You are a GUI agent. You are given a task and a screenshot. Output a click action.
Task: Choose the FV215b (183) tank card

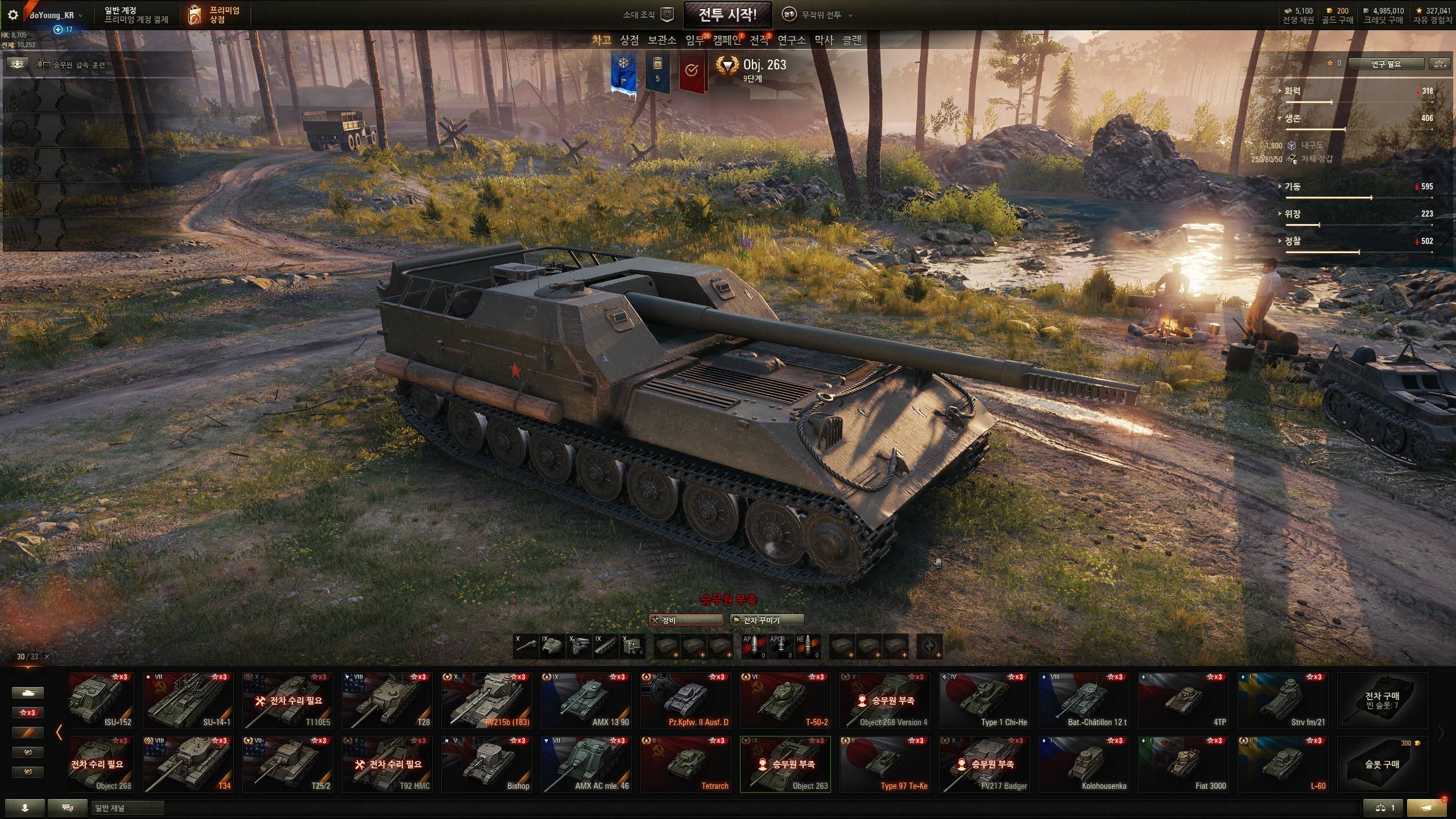pos(486,701)
